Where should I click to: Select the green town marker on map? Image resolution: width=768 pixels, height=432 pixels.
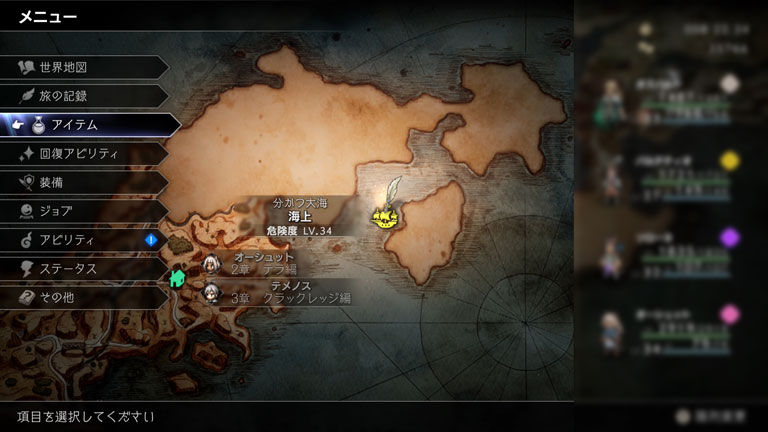coord(178,278)
